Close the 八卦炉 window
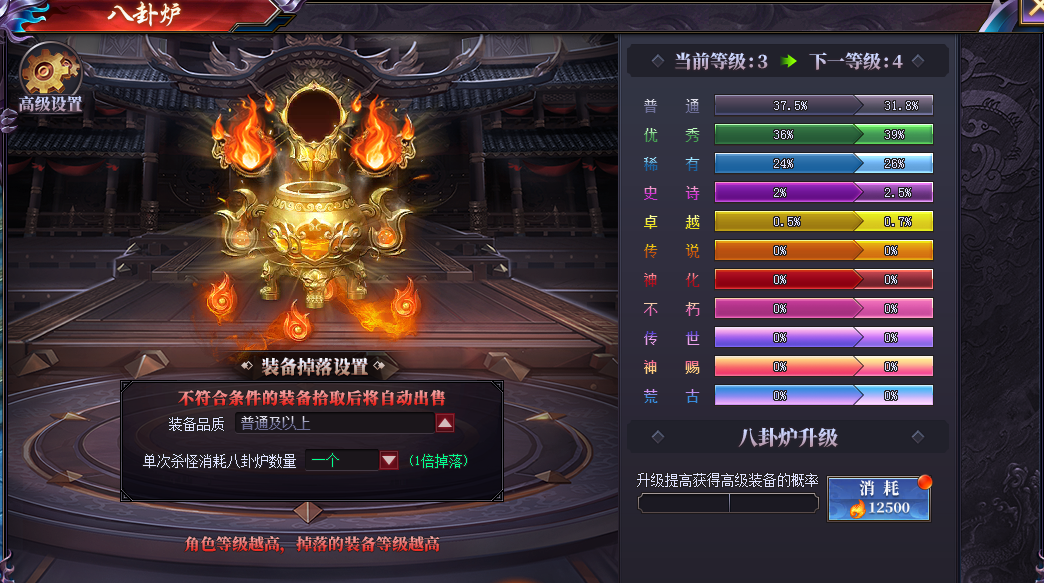 pyautogui.click(x=1032, y=10)
